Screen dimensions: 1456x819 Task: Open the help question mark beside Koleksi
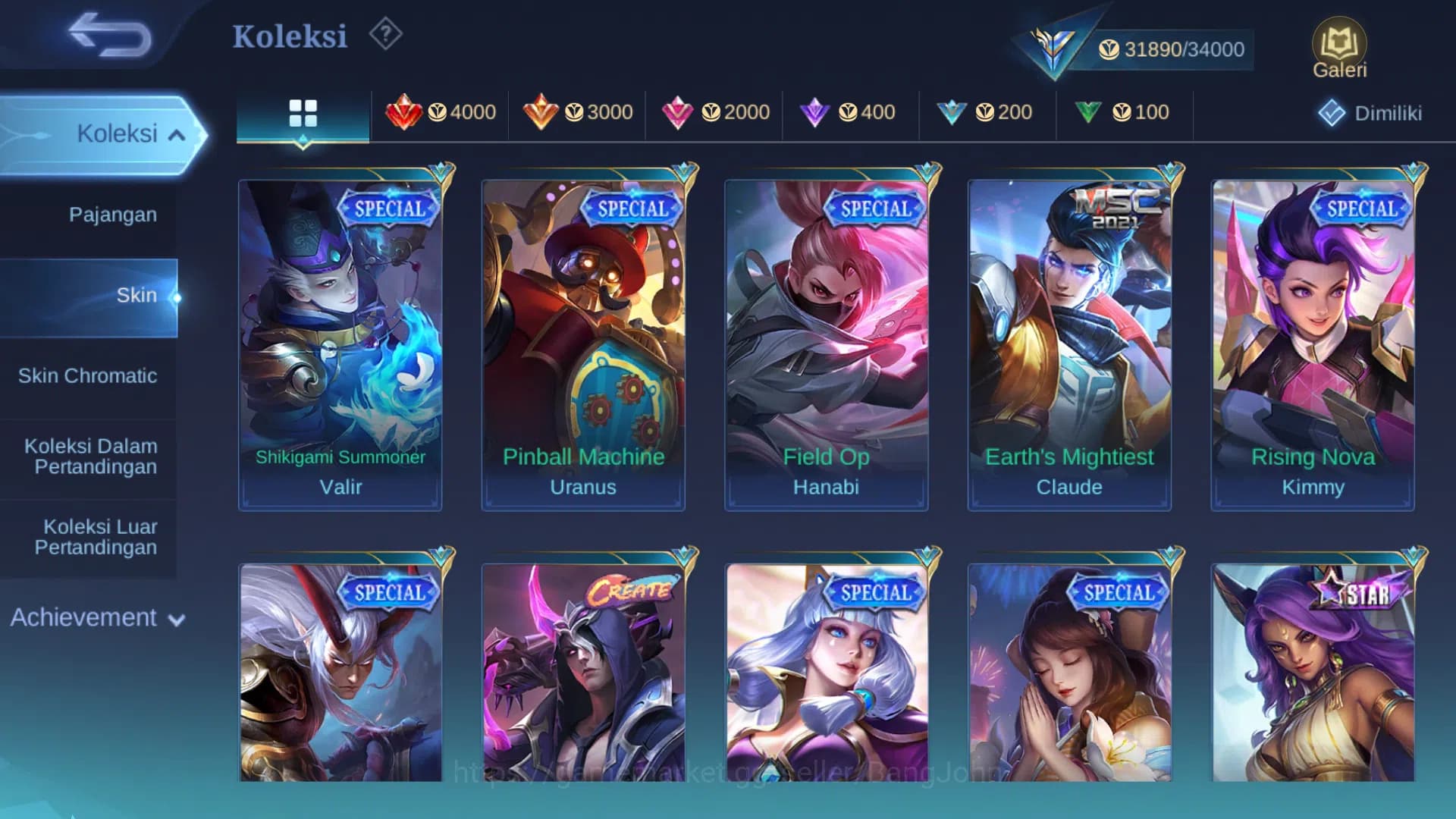coord(385,33)
